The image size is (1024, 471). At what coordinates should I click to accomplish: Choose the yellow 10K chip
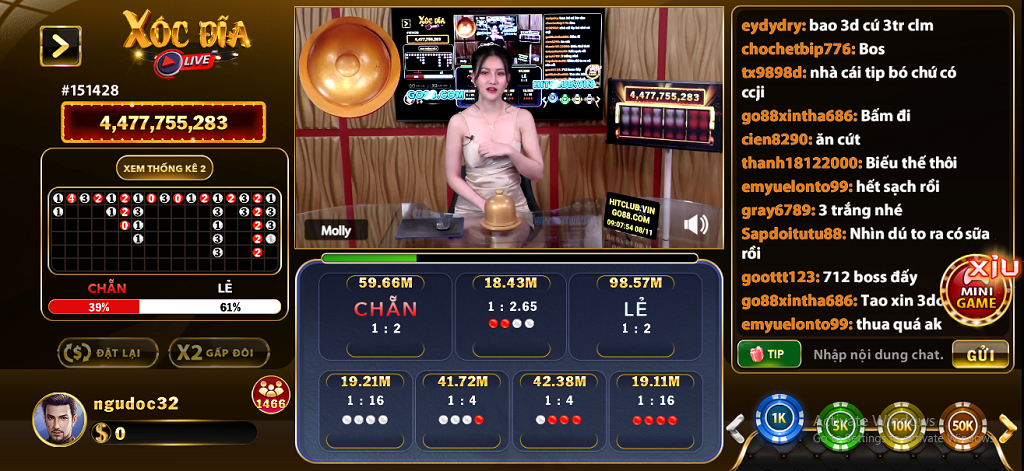[900, 424]
